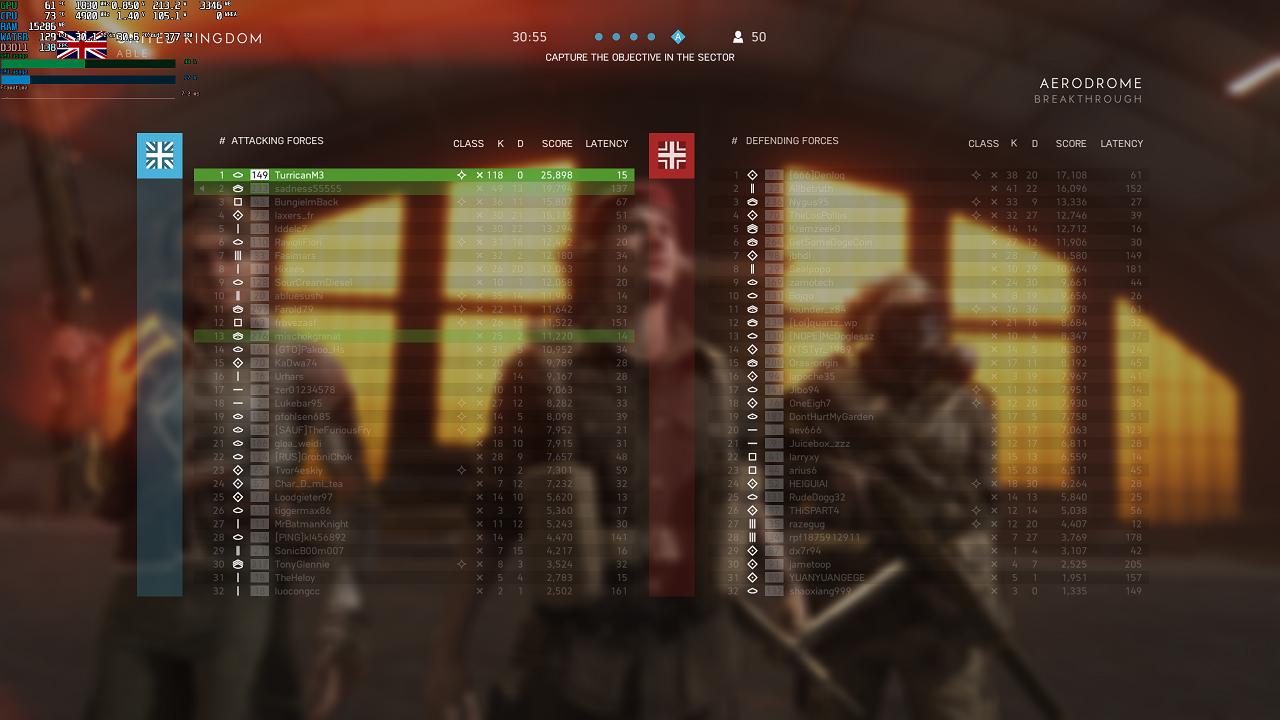Expand the CLASS column header
Screen dimensions: 1280x720
coord(468,143)
